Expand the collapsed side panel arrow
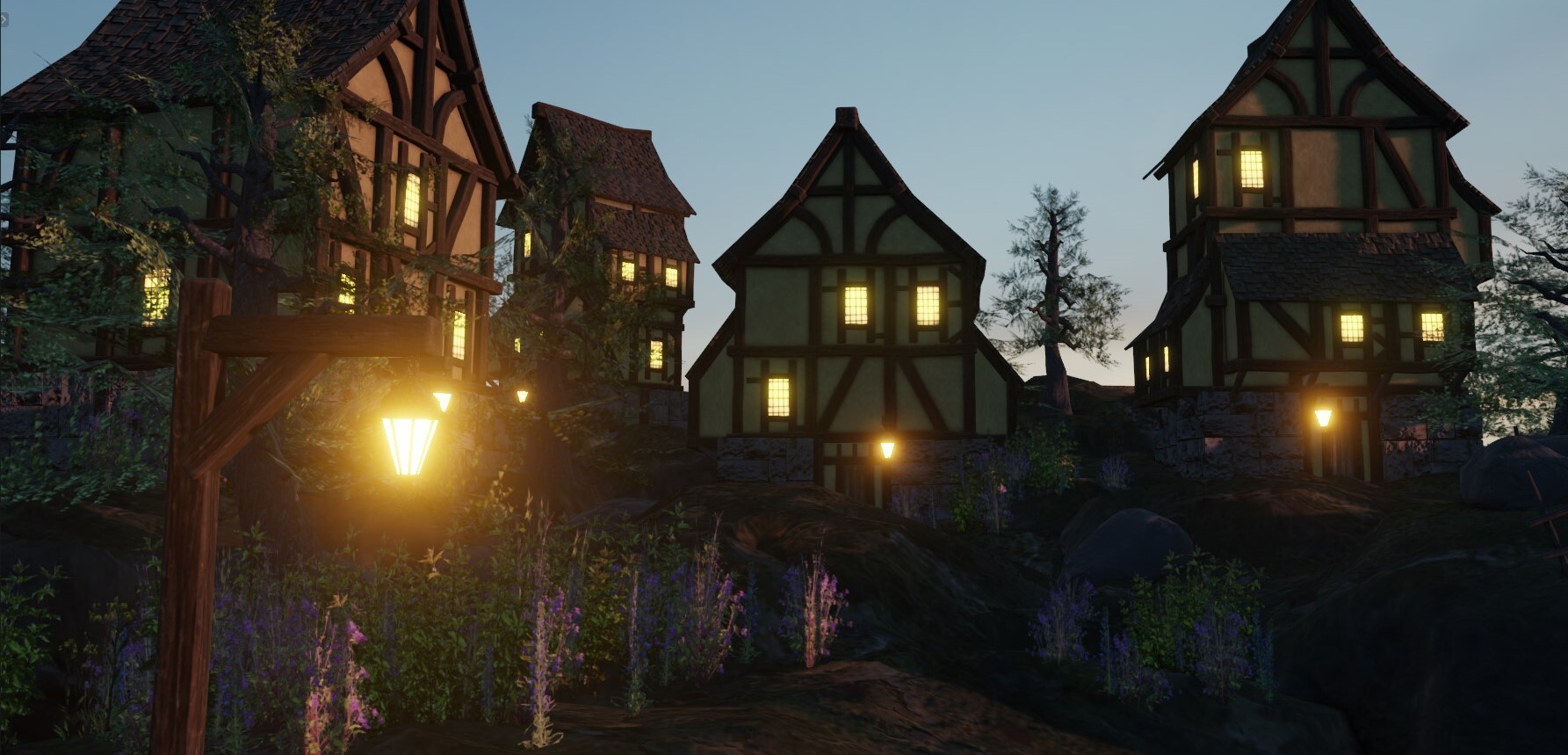The image size is (1568, 755). (4, 19)
